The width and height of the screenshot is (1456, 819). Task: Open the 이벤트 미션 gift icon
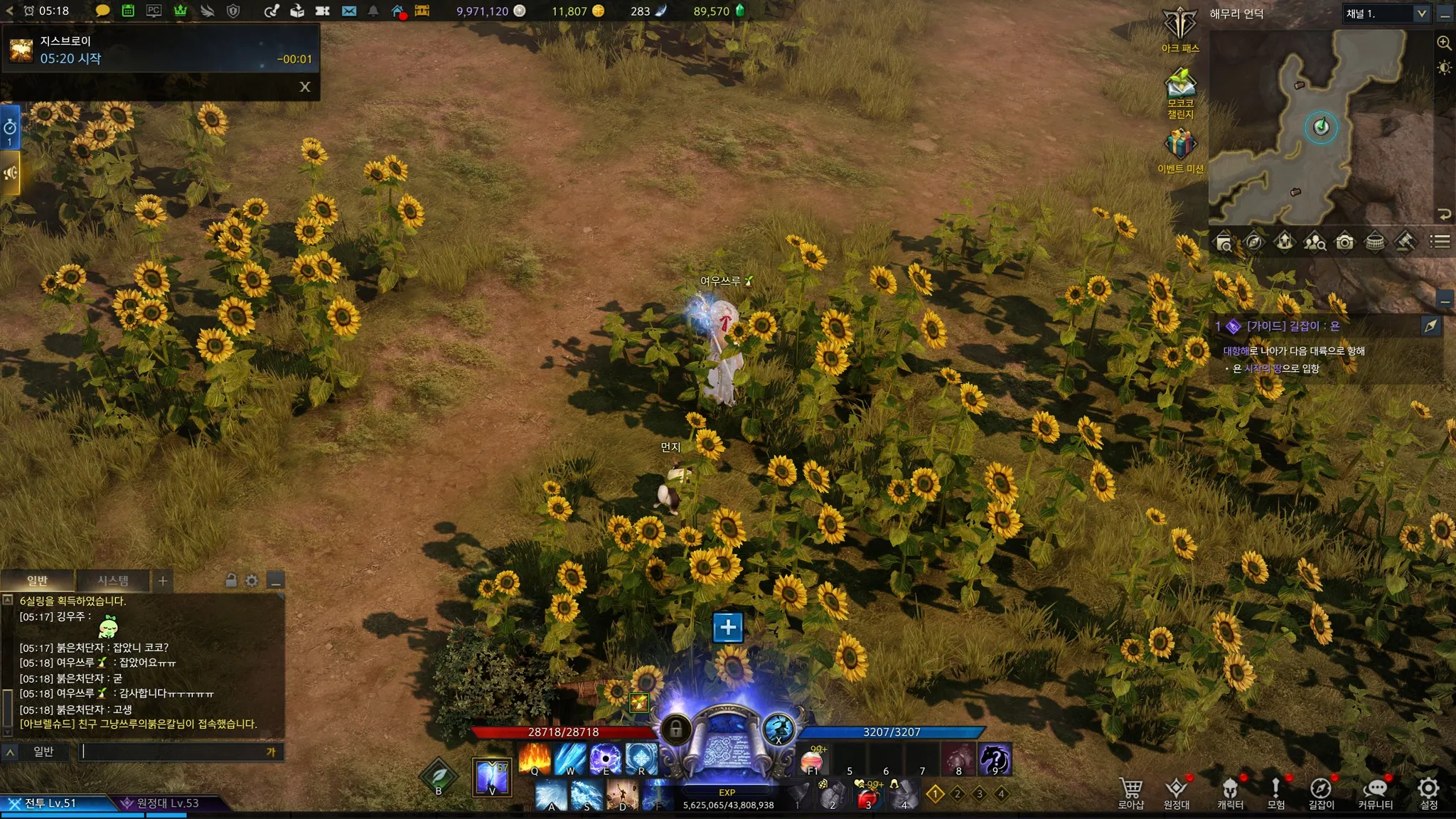(1180, 147)
